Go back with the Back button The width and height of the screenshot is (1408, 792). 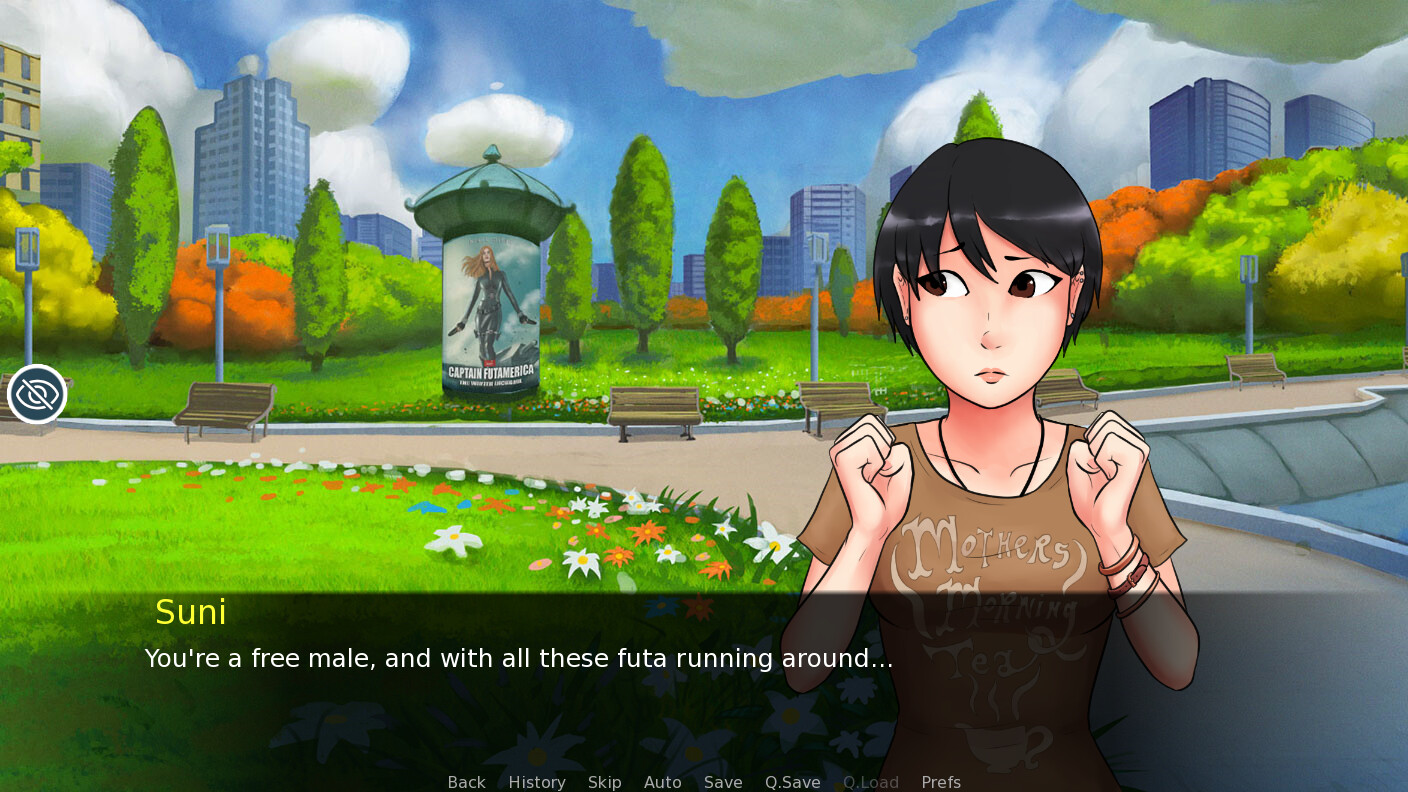pos(466,782)
